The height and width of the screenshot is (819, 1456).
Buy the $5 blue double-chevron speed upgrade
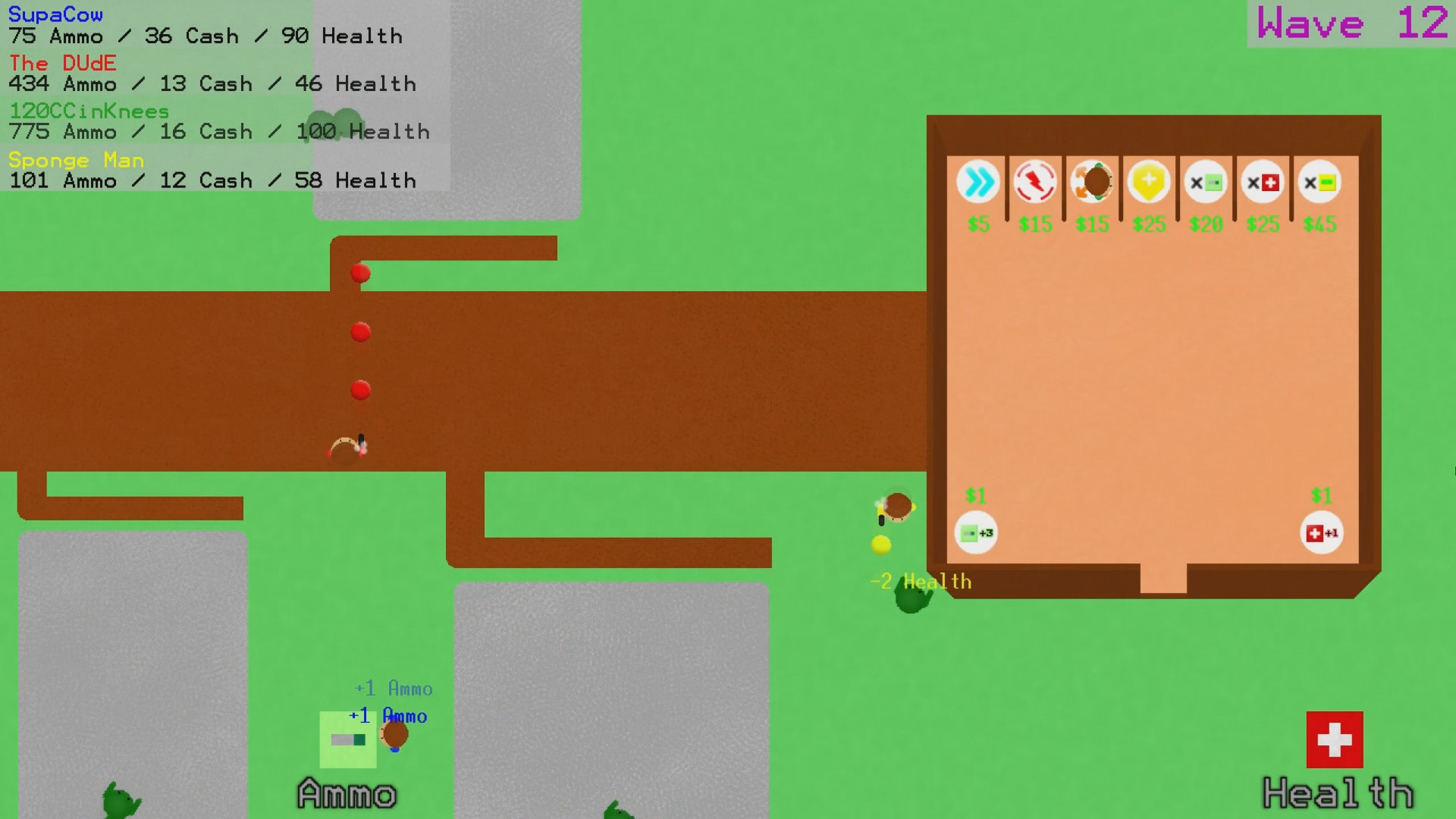click(x=978, y=182)
